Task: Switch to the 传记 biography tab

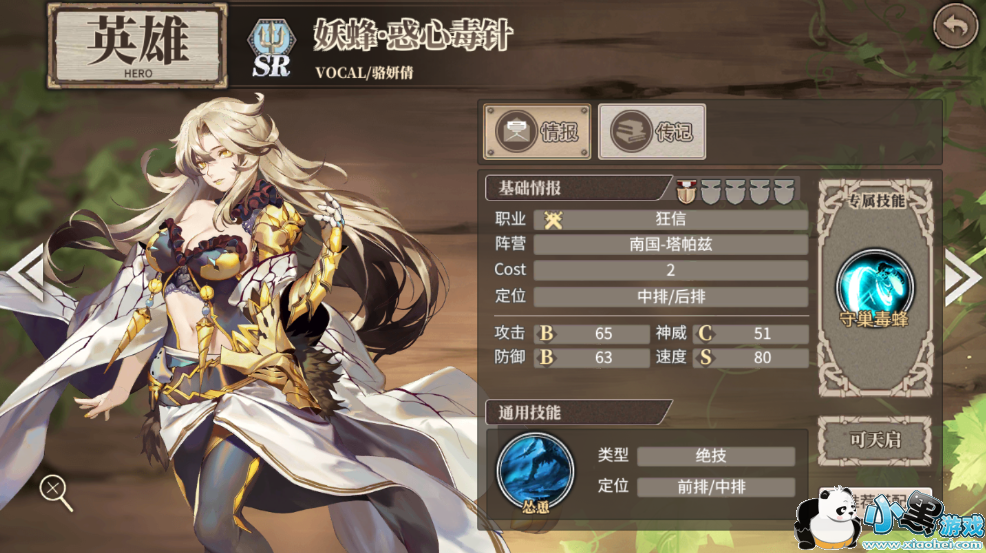Action: pos(651,131)
